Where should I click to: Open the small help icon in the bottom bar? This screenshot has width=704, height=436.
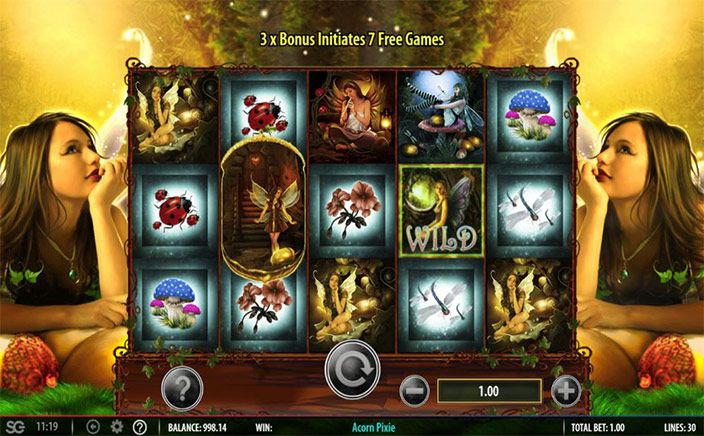(x=139, y=427)
